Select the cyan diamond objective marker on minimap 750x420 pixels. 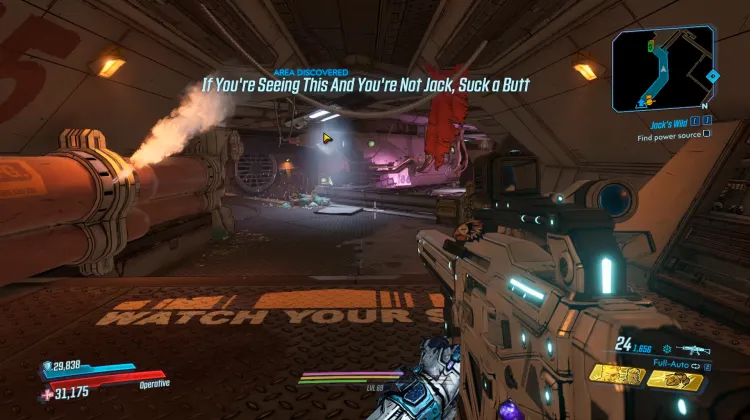(711, 76)
